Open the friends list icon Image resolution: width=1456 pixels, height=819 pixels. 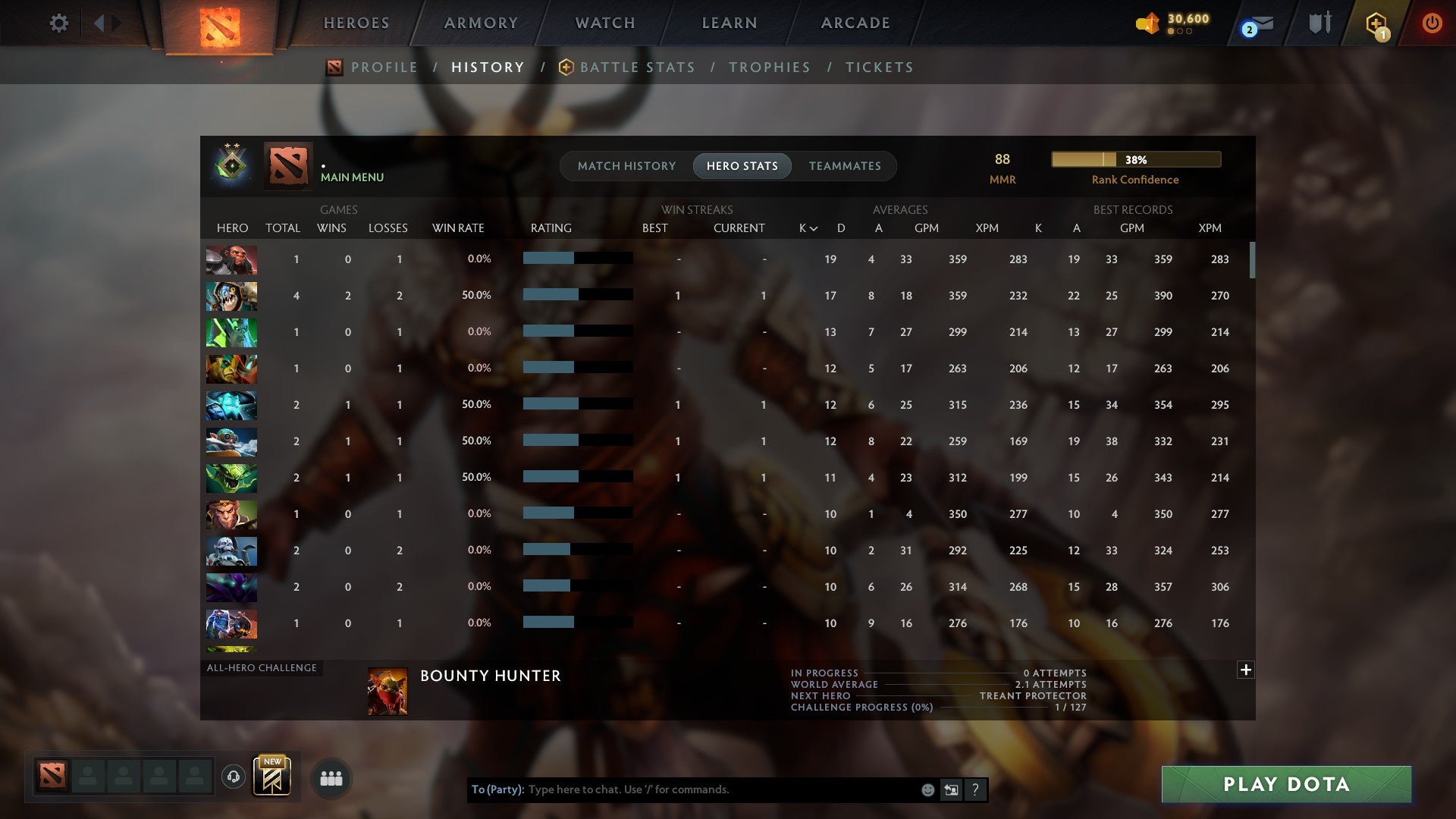[331, 778]
